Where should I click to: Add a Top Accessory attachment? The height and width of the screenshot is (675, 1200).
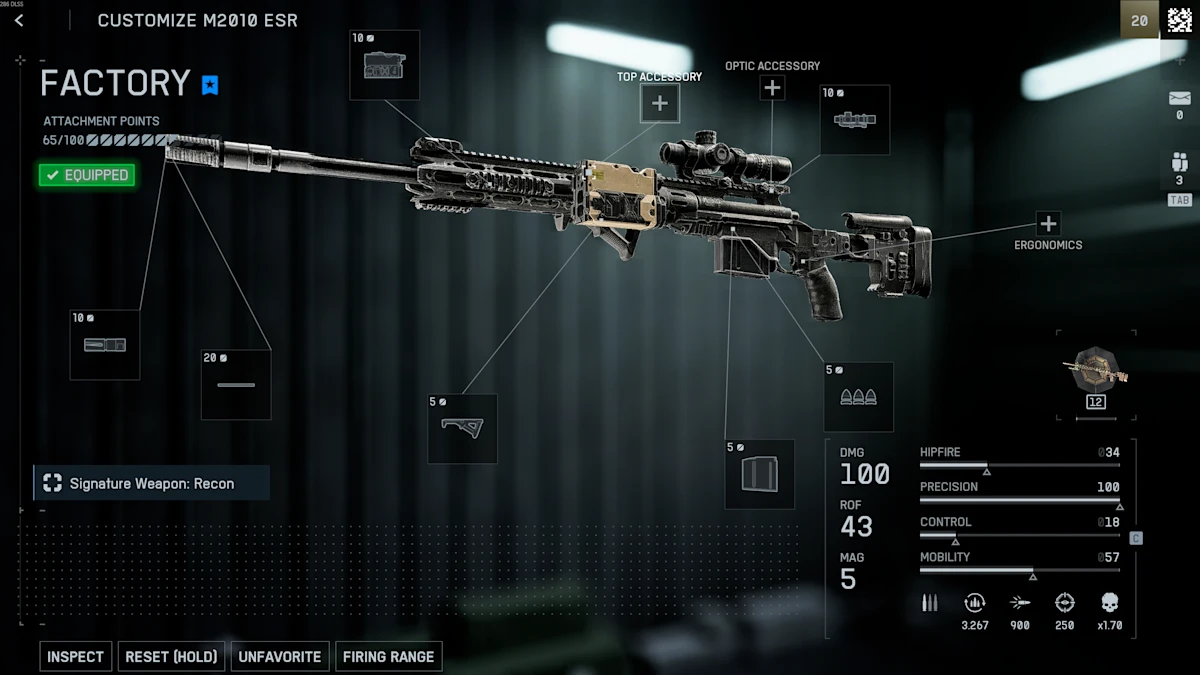660,103
